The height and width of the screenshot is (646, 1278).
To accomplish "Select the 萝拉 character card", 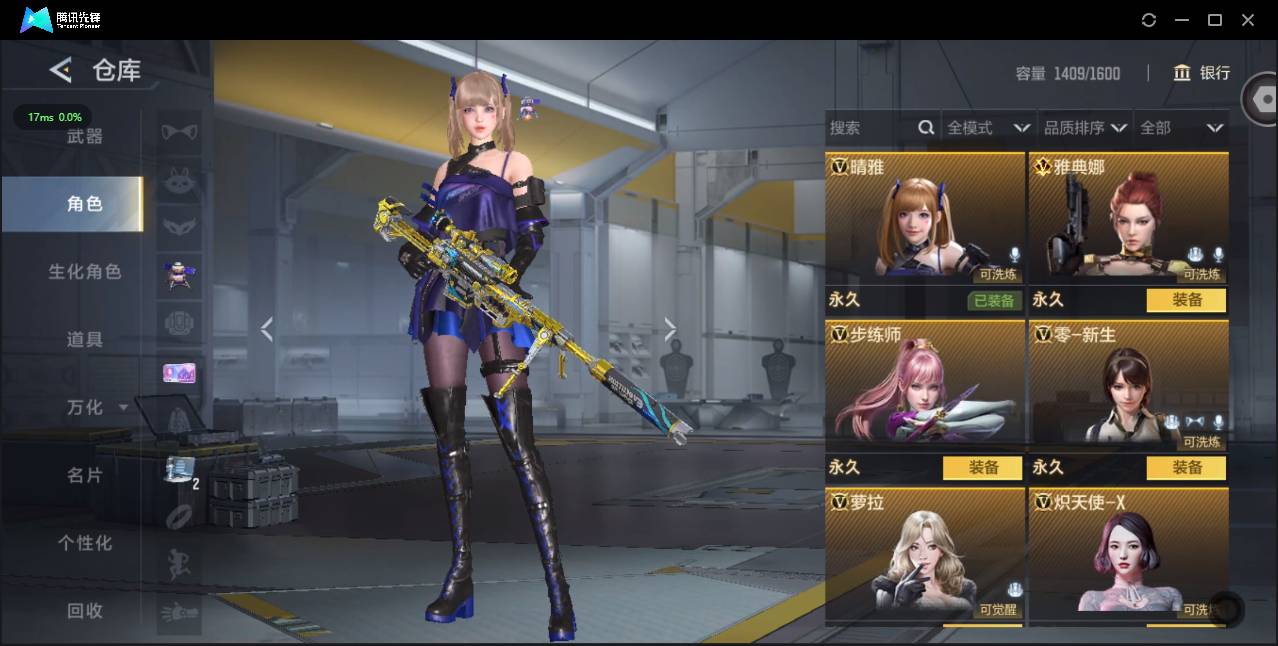I will tap(925, 555).
